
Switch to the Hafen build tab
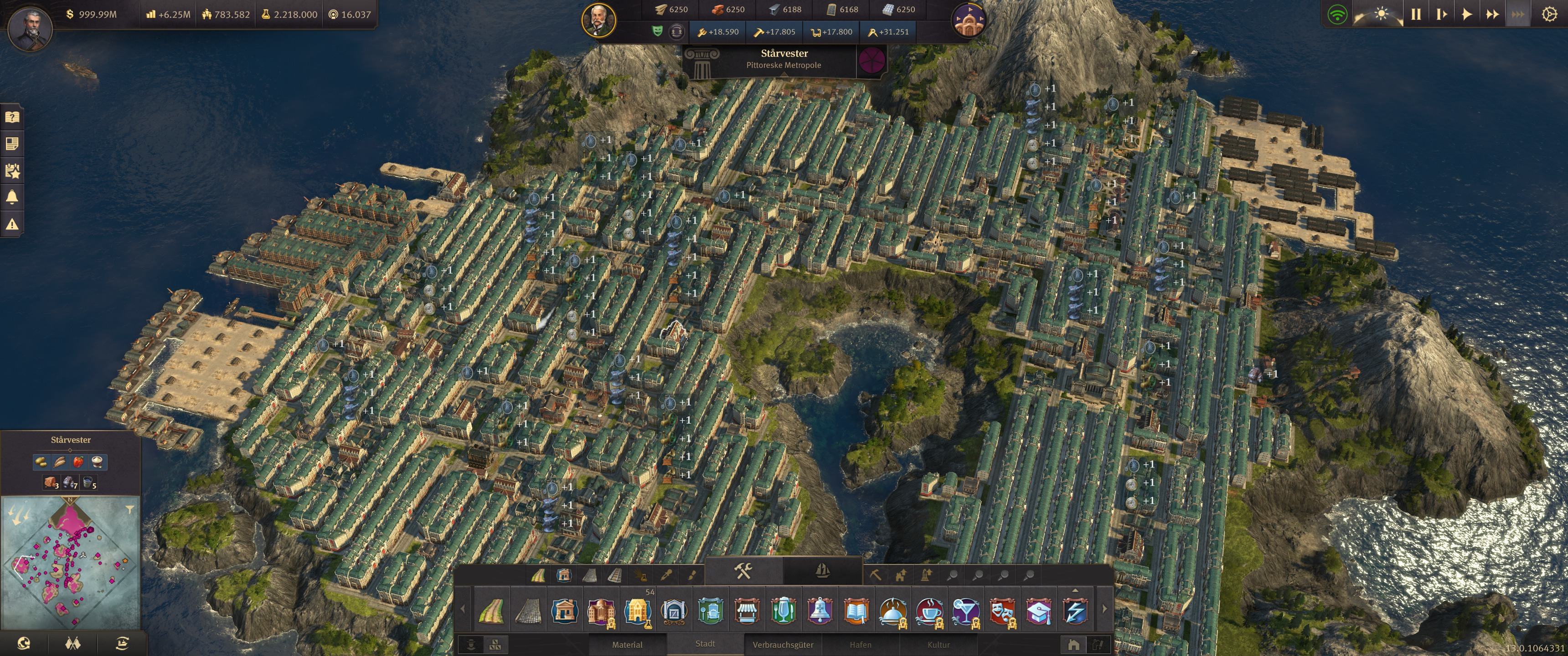860,645
